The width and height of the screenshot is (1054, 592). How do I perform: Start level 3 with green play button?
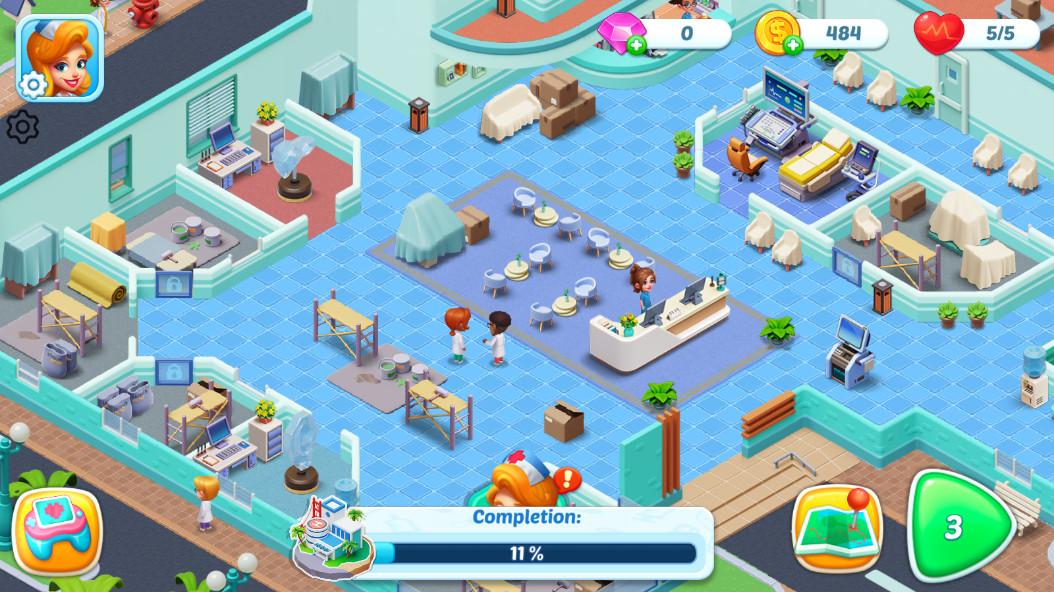(x=955, y=527)
